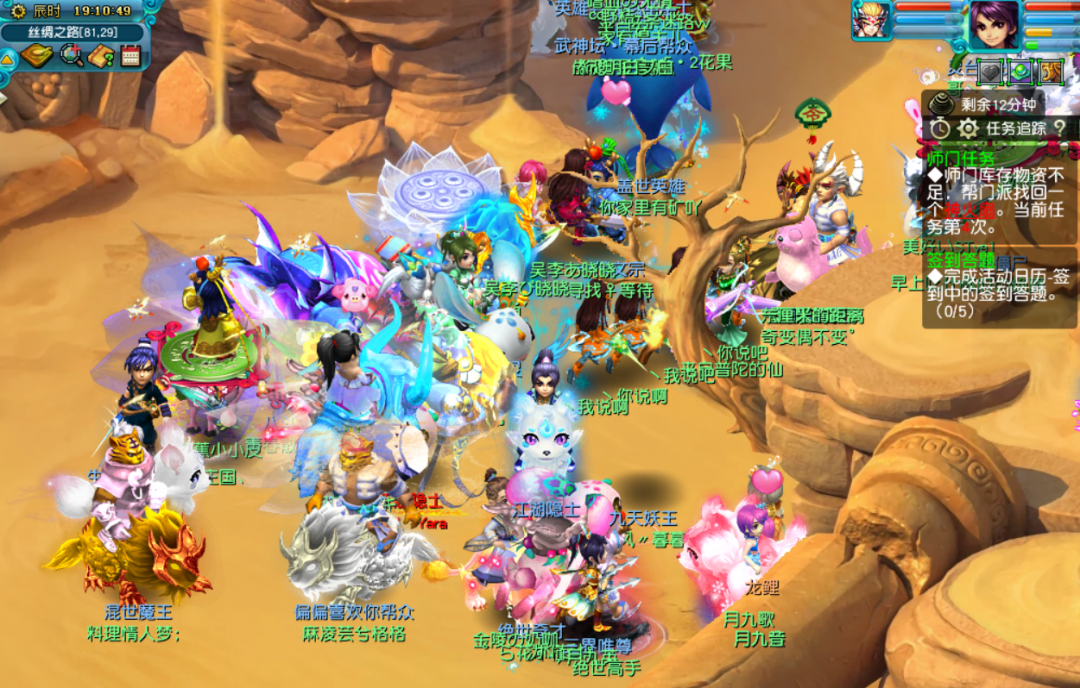The width and height of the screenshot is (1080, 688).
Task: Click the incense burner remaining-time icon
Action: (x=941, y=102)
